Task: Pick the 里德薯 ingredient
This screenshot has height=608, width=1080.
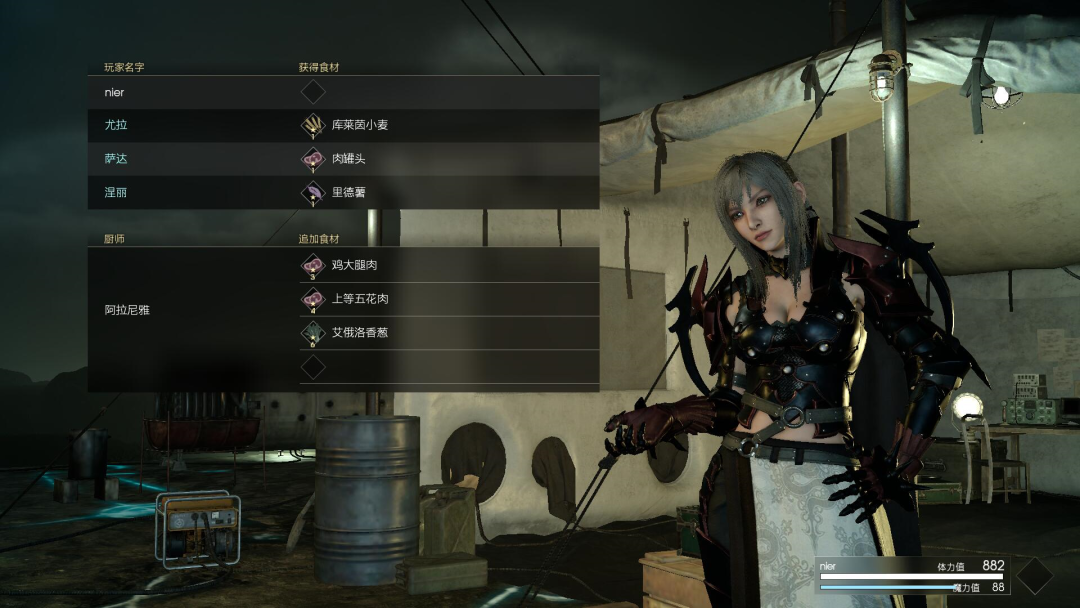Action: 348,192
